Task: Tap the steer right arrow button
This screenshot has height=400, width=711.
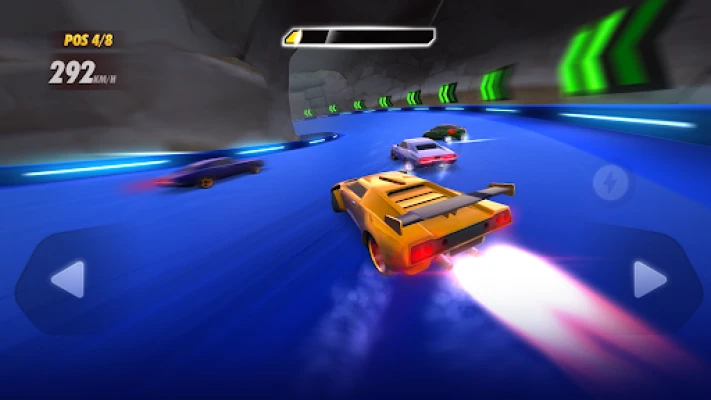Action: click(x=649, y=279)
